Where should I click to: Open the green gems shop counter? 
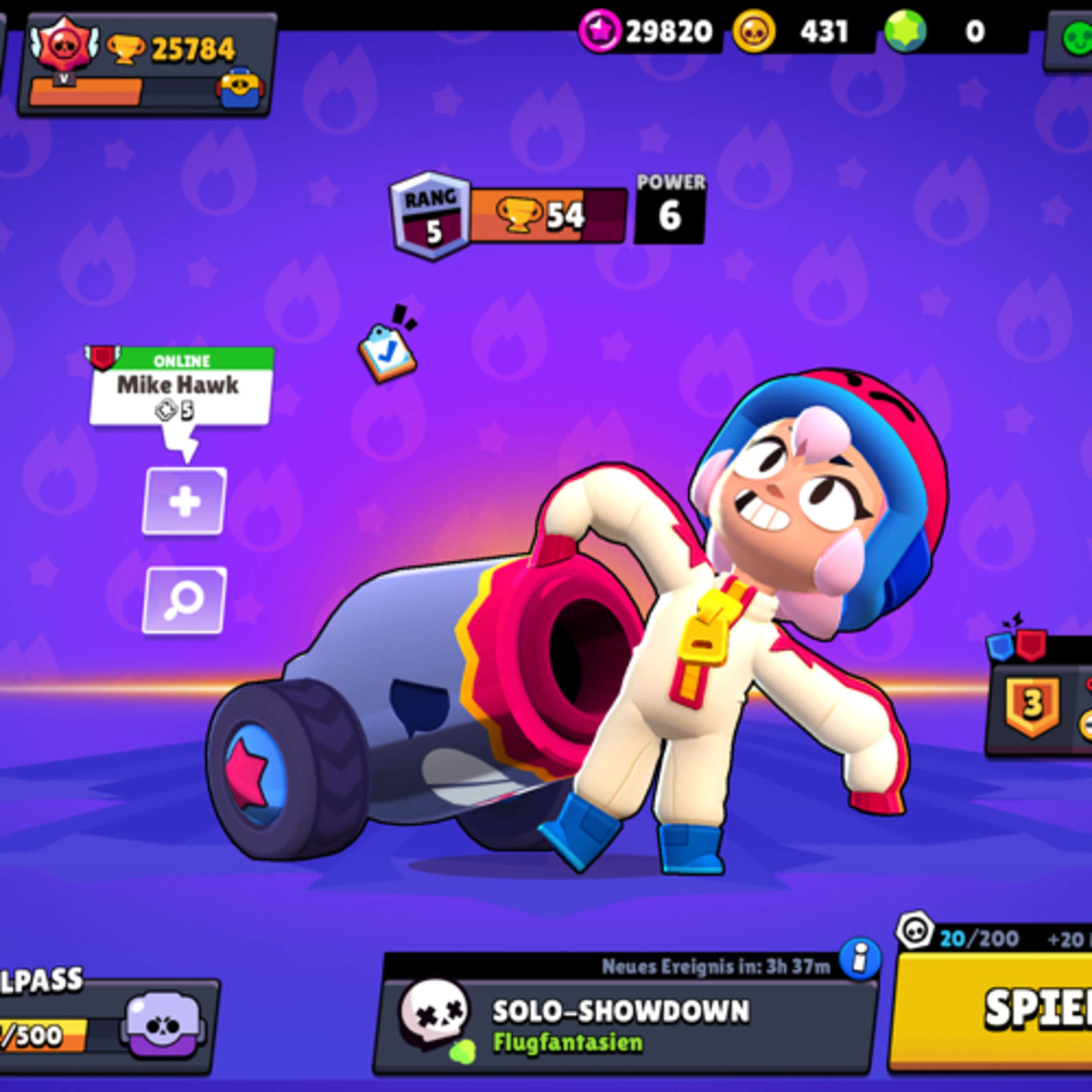pyautogui.click(x=955, y=32)
